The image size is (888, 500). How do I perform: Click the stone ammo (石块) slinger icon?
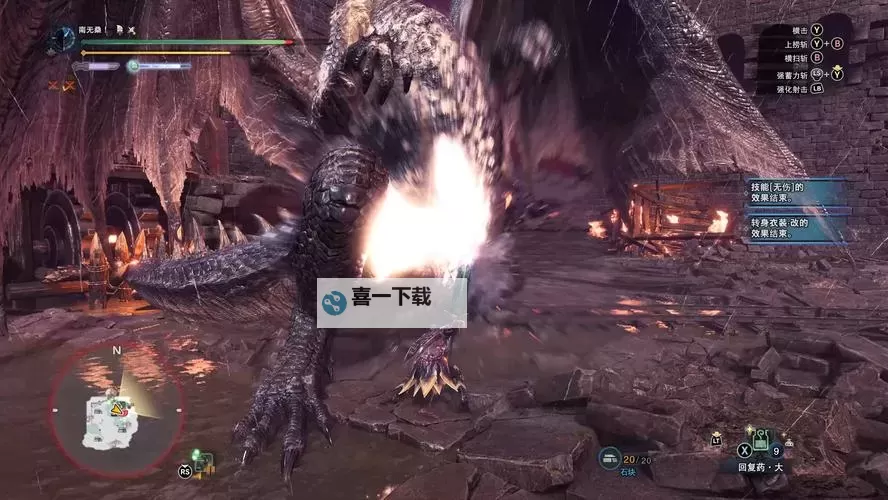609,457
